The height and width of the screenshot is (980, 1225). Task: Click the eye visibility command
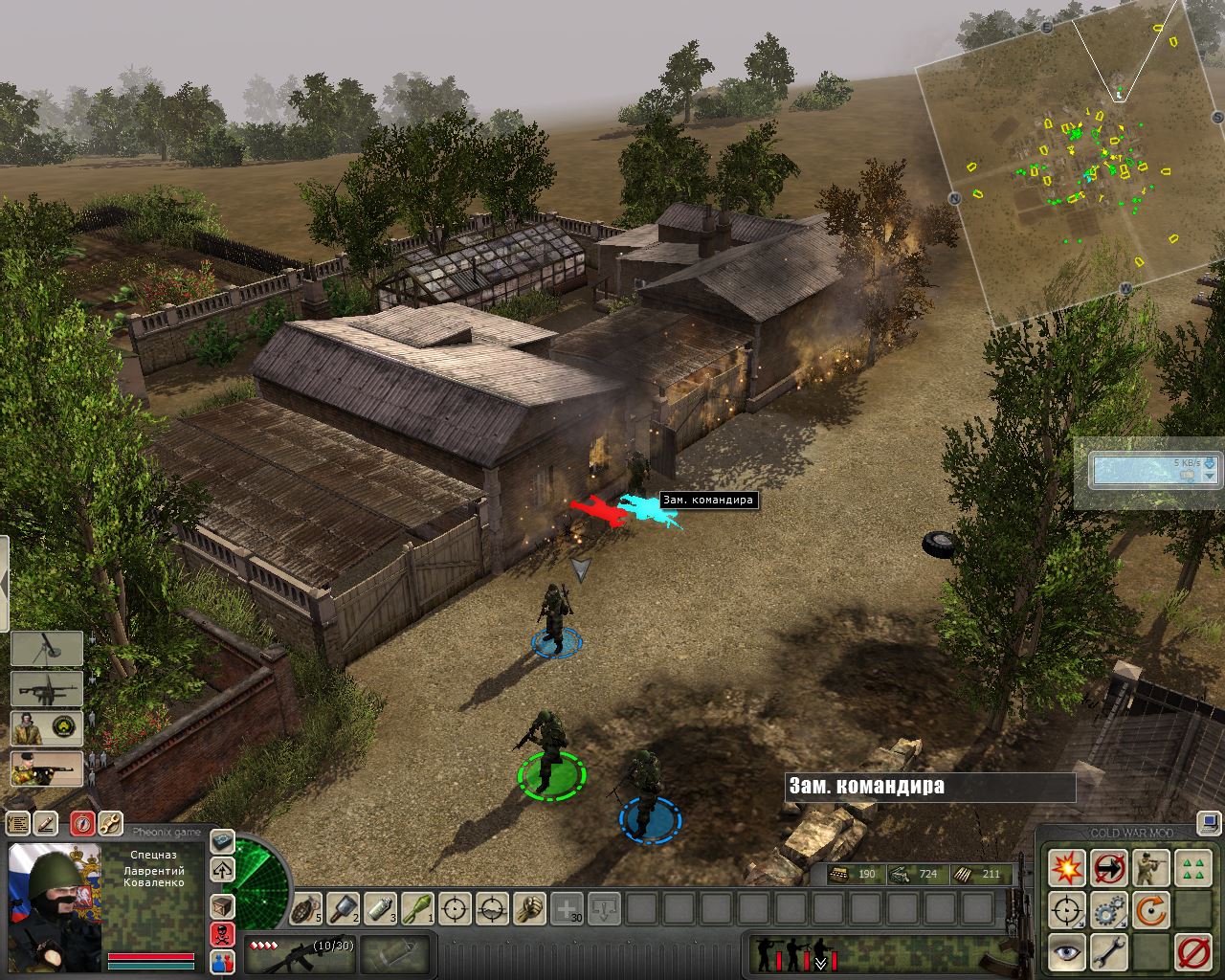[x=1066, y=952]
